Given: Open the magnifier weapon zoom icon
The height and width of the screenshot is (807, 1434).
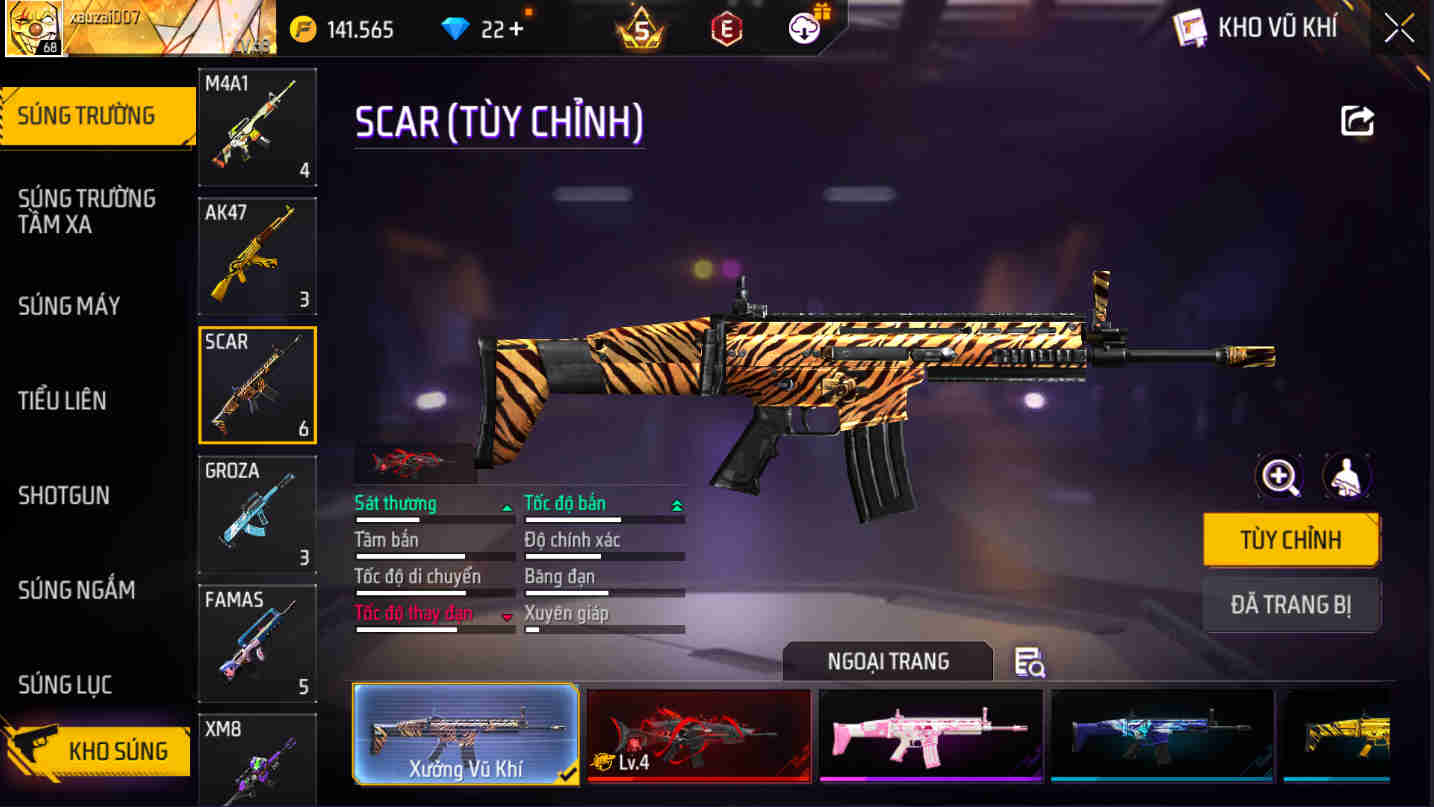Looking at the screenshot, I should 1278,477.
